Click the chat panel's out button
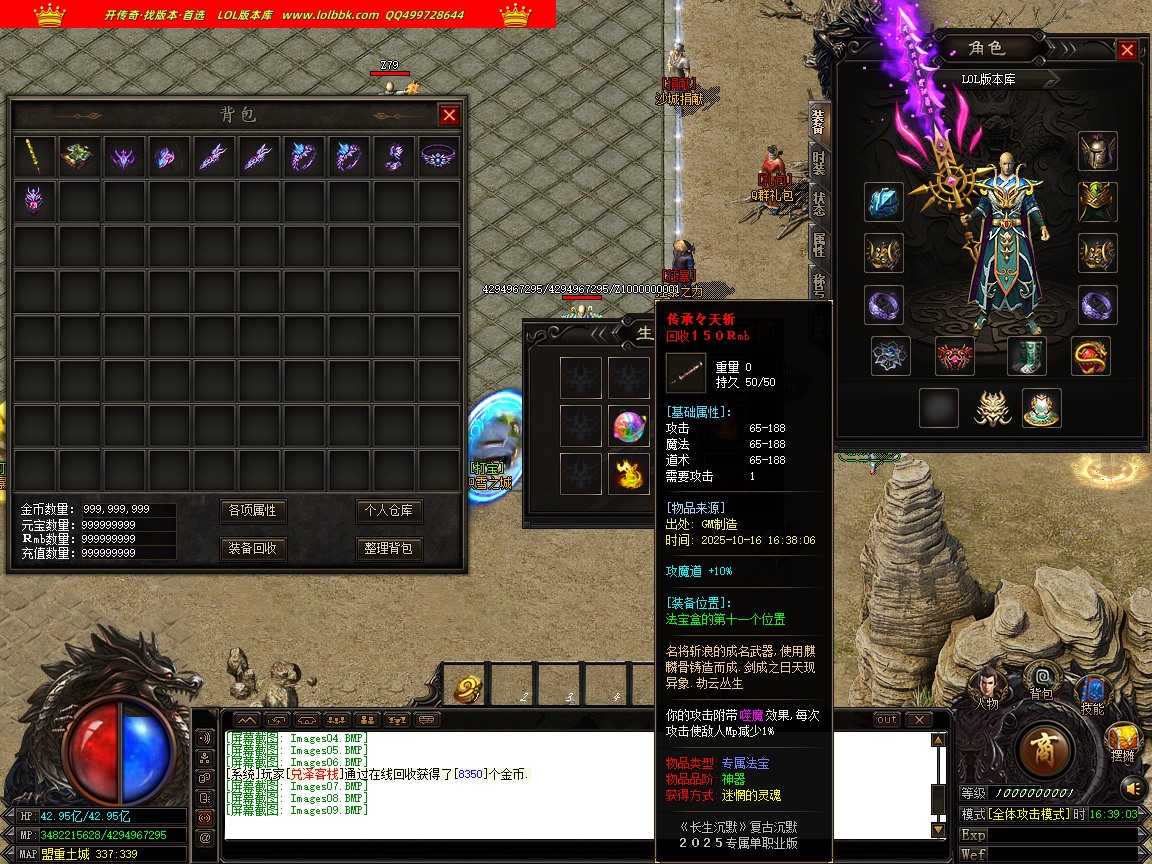The image size is (1152, 864). [887, 720]
